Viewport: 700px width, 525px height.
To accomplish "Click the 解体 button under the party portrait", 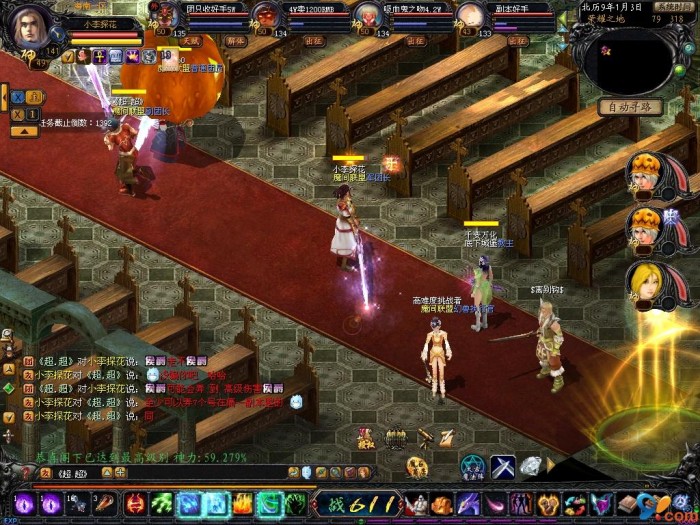I will pyautogui.click(x=237, y=42).
